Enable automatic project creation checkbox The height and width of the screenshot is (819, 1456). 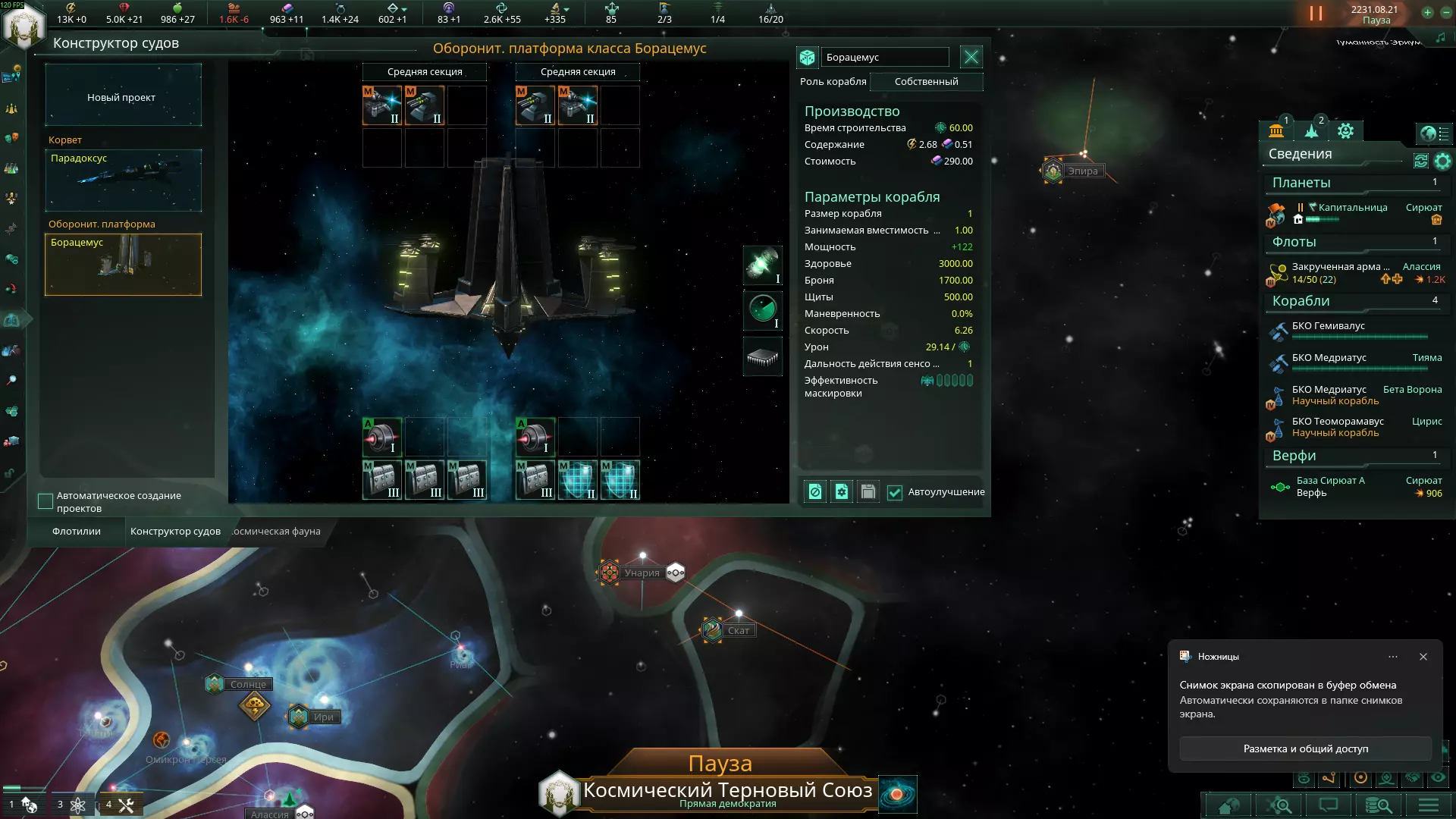pyautogui.click(x=45, y=501)
